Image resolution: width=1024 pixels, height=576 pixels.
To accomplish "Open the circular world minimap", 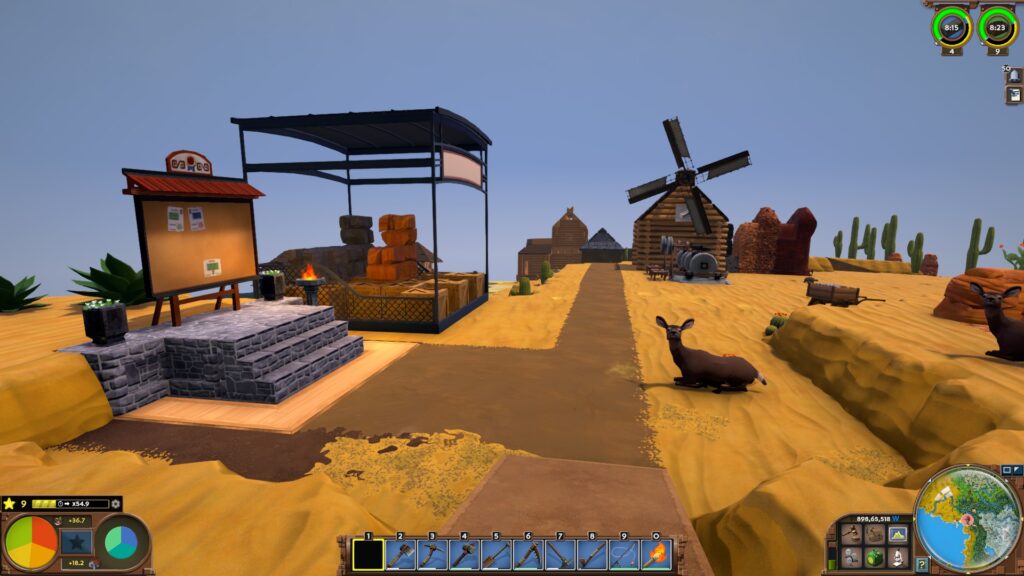I will click(x=967, y=518).
